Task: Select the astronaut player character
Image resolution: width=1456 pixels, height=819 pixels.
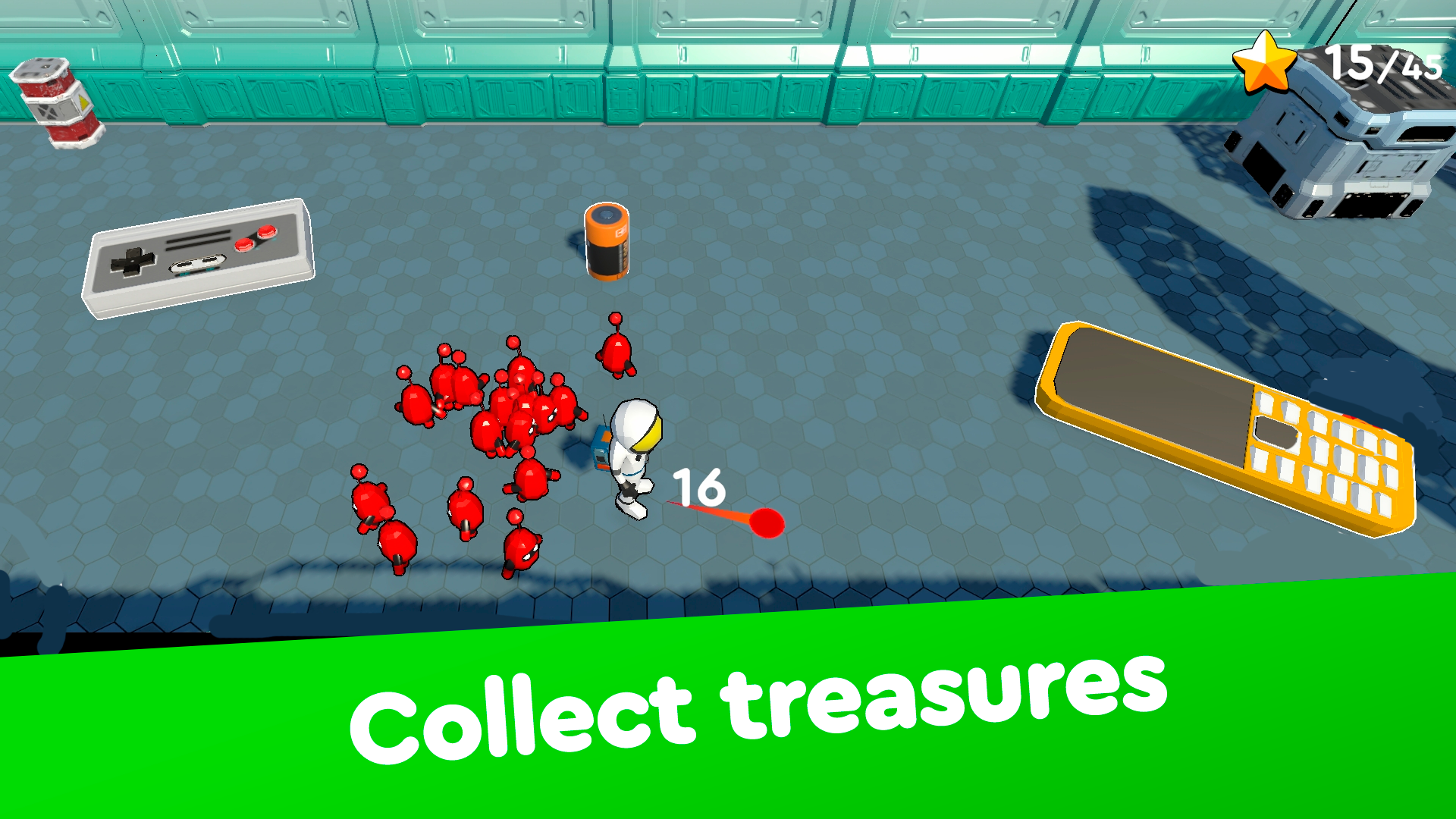Action: click(631, 455)
